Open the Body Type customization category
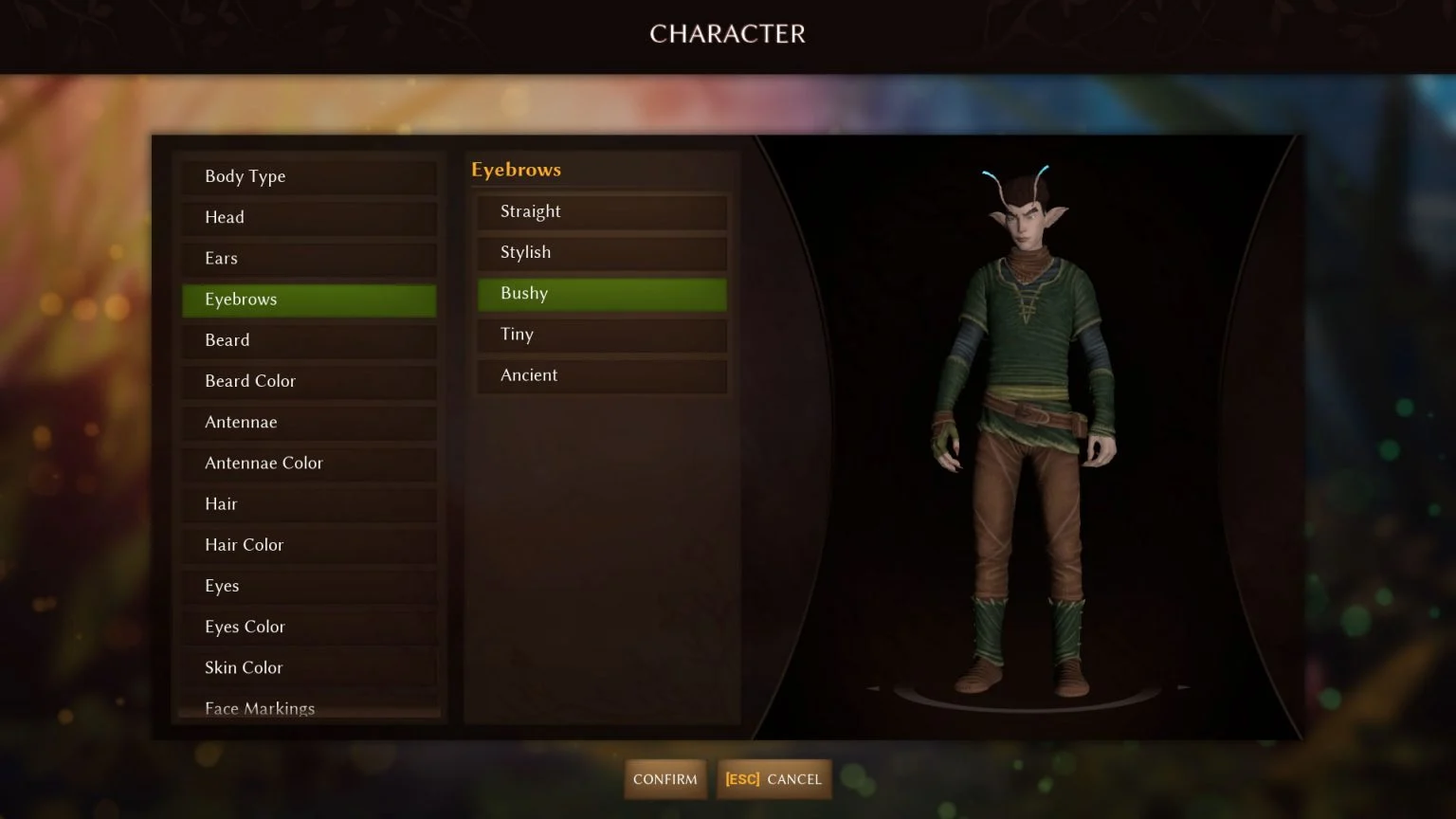Image resolution: width=1456 pixels, height=819 pixels. pos(308,176)
